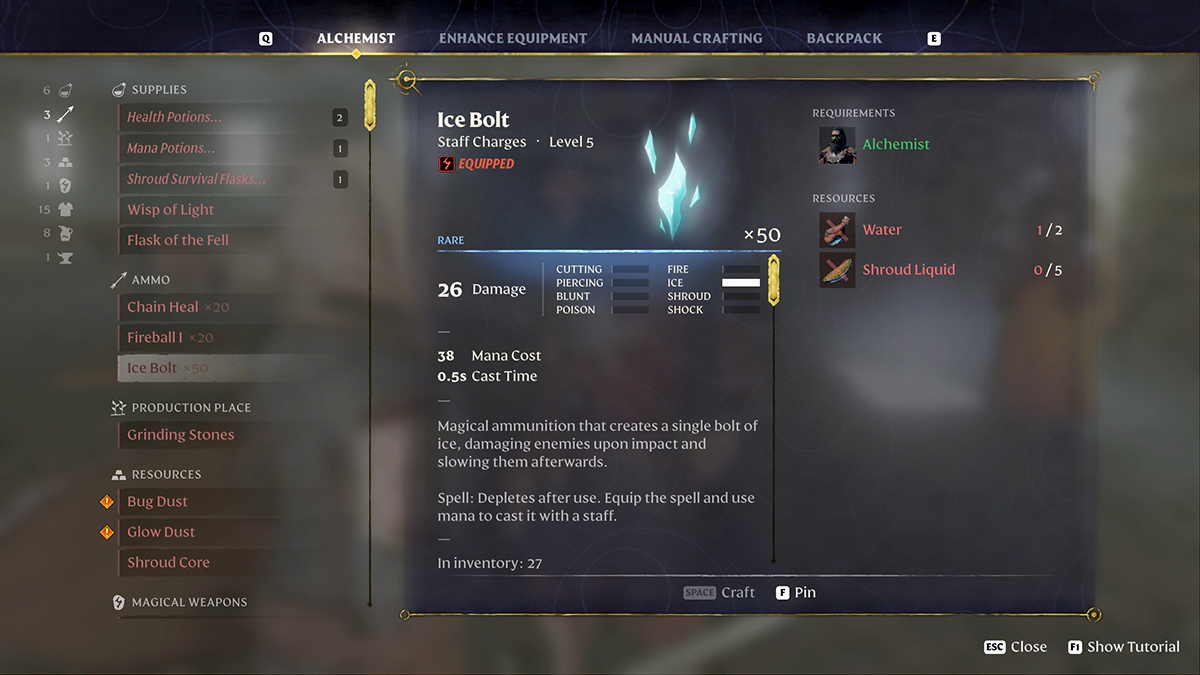Viewport: 1200px width, 675px height.
Task: Pin the Ice Bolt recipe
Action: click(796, 593)
